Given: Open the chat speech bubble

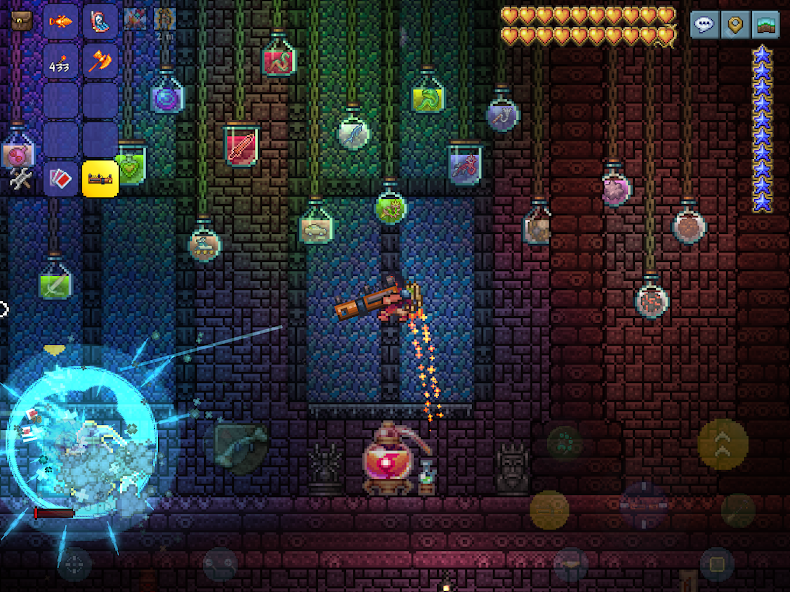Looking at the screenshot, I should coord(705,24).
